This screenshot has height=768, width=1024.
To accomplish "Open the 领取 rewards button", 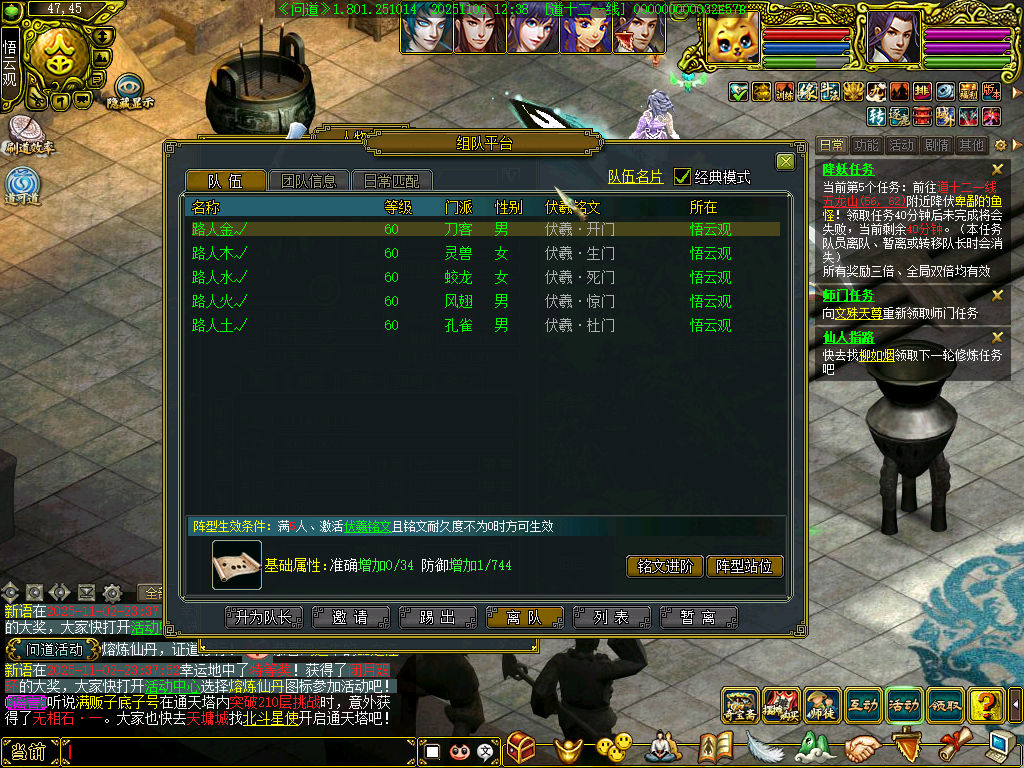I will tap(945, 705).
